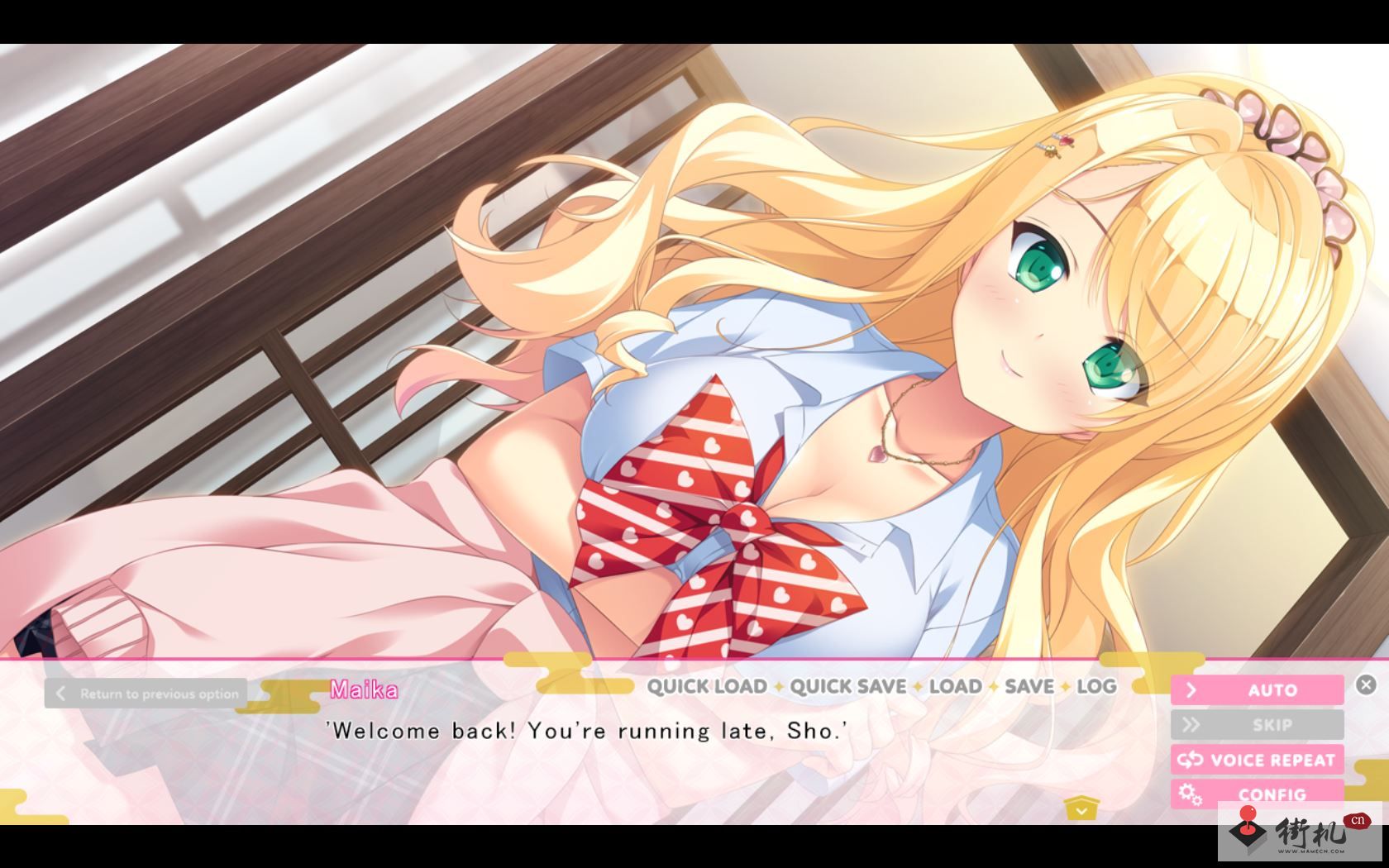Open the Save menu

point(1029,686)
